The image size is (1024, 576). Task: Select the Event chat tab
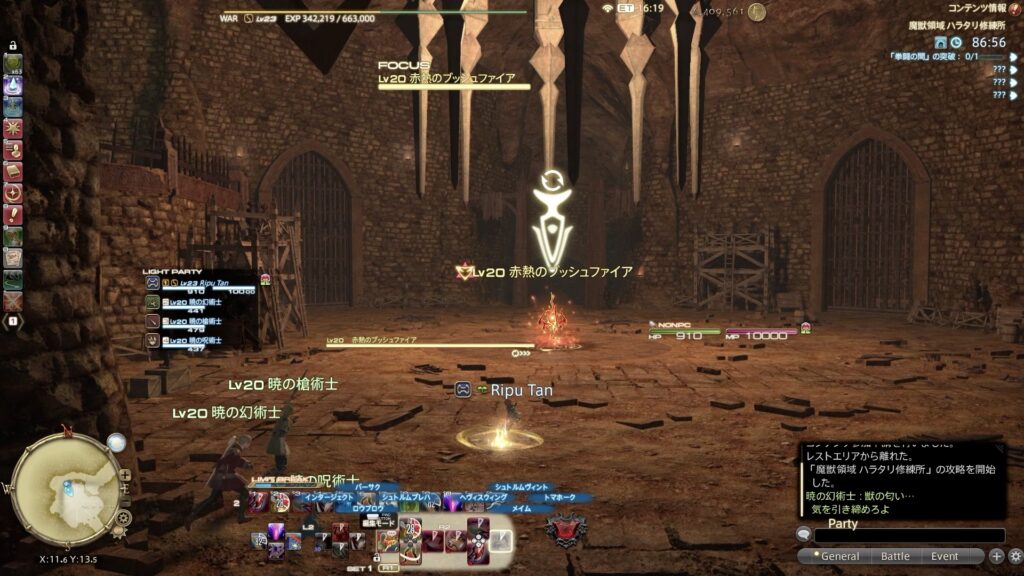coord(944,556)
